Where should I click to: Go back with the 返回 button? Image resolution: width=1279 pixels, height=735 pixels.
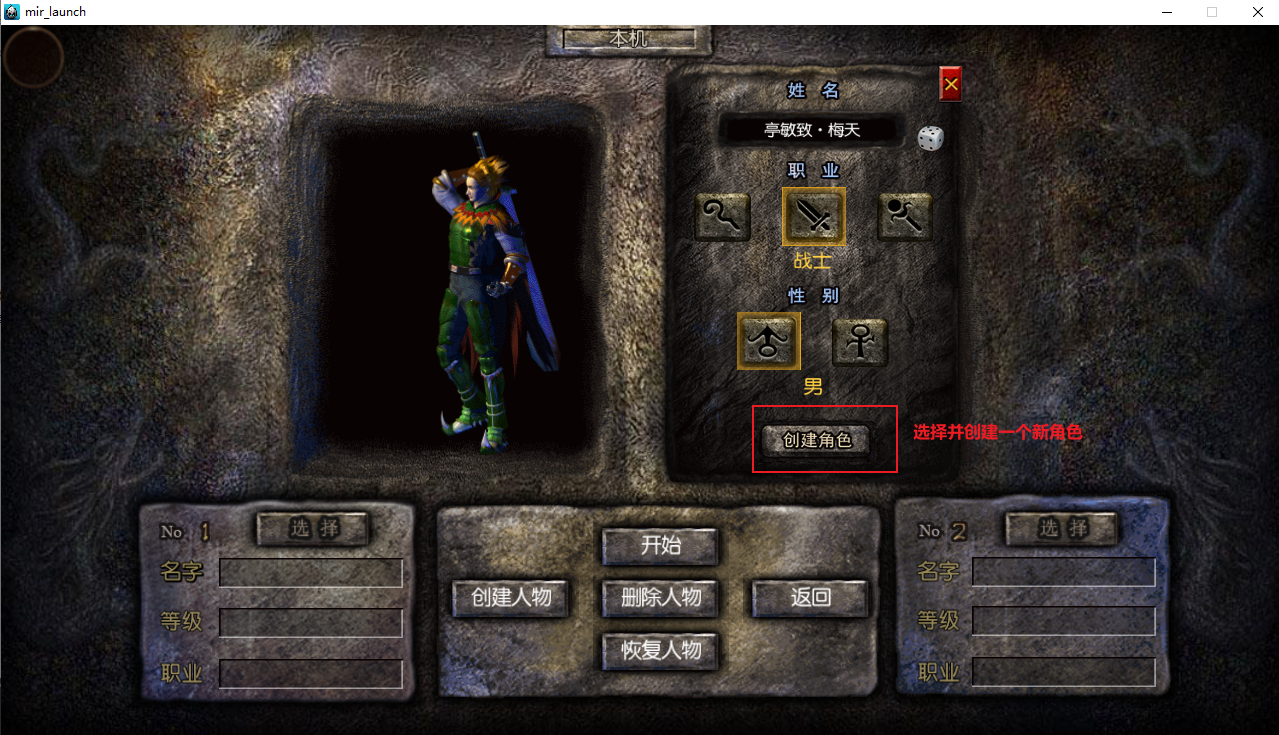pyautogui.click(x=810, y=598)
